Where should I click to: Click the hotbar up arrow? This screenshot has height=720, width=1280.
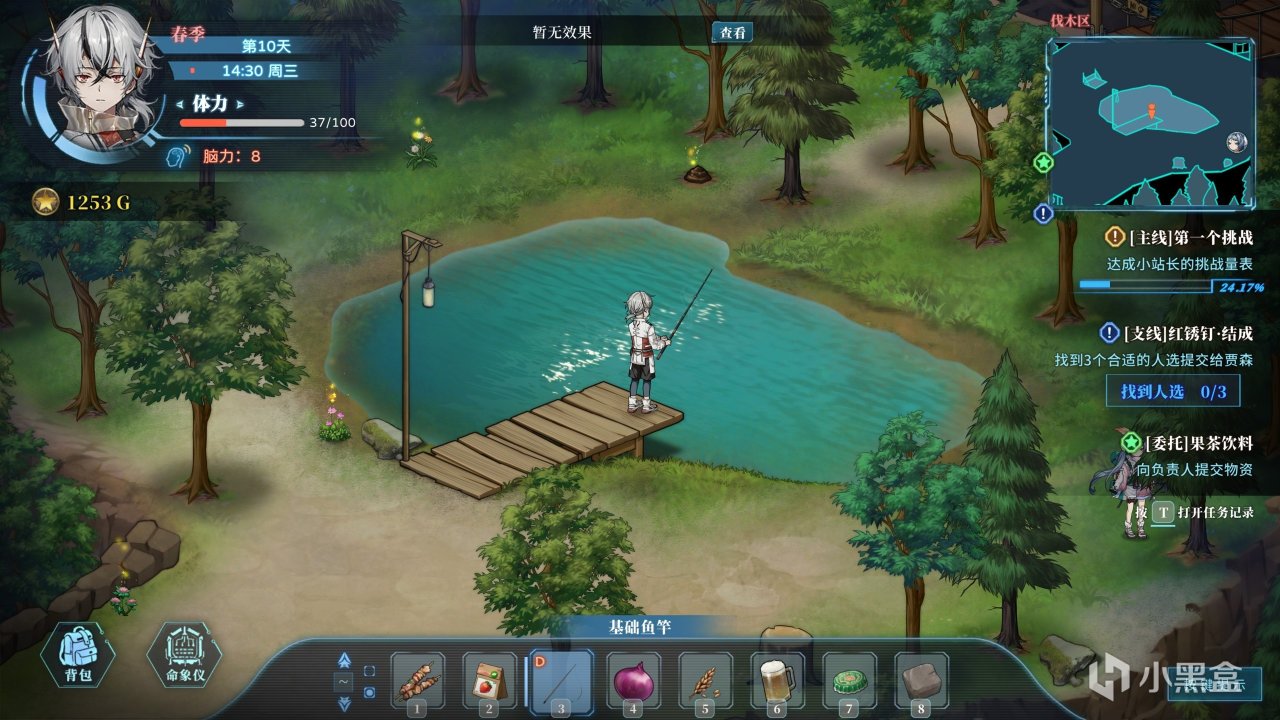pos(345,660)
